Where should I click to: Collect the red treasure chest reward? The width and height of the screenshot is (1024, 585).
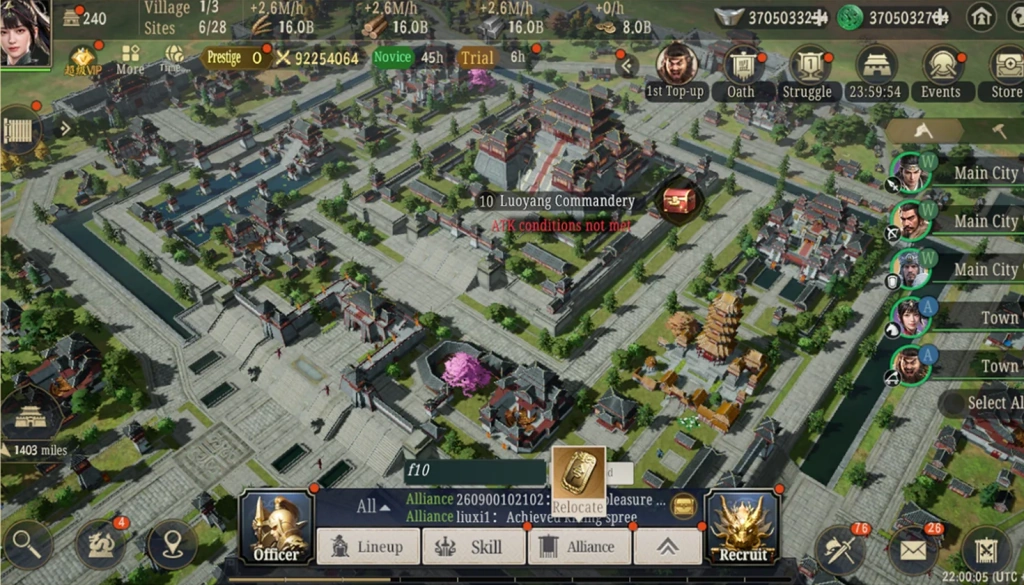coord(679,201)
